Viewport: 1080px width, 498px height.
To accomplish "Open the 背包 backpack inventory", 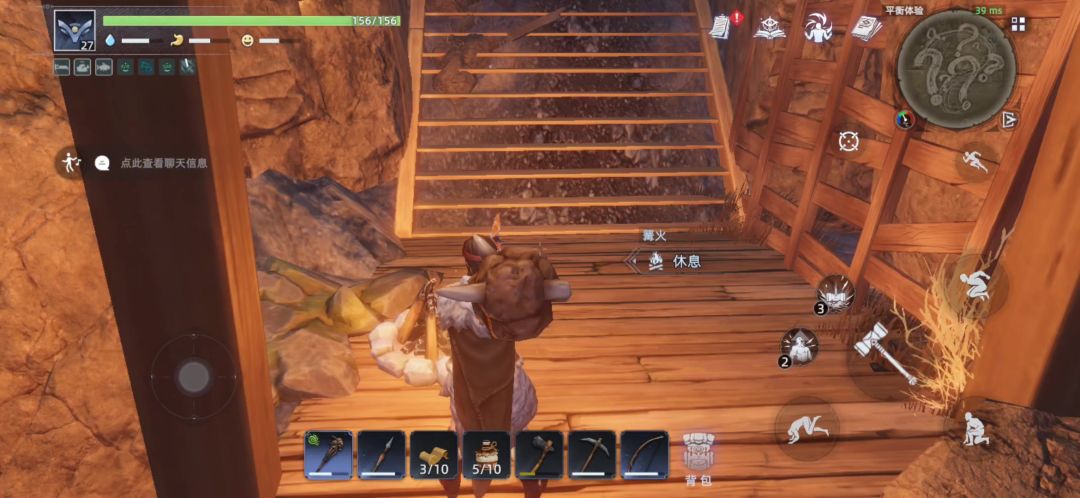I will pos(698,458).
